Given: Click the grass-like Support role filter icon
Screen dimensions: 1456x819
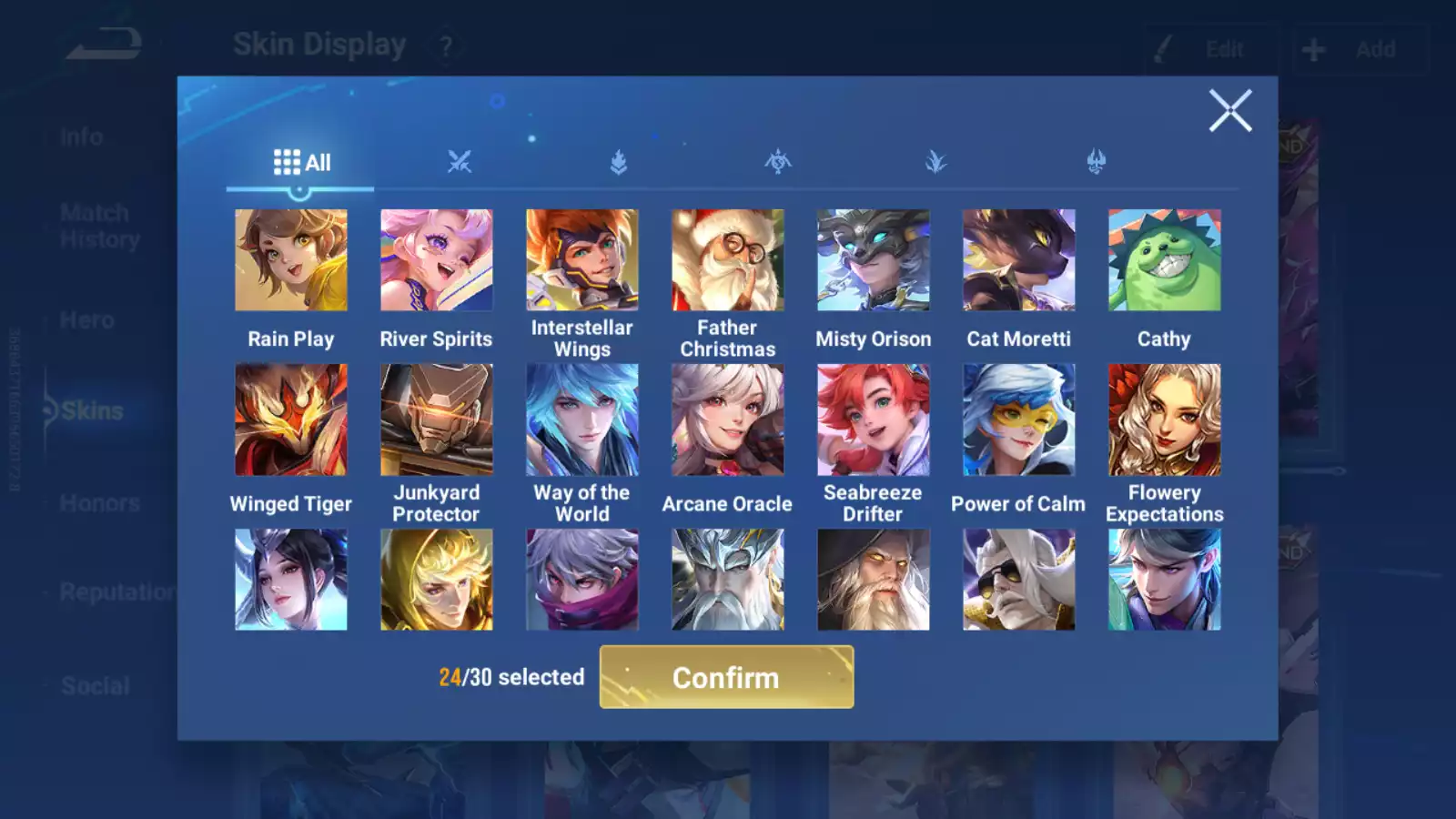Looking at the screenshot, I should click(x=937, y=160).
